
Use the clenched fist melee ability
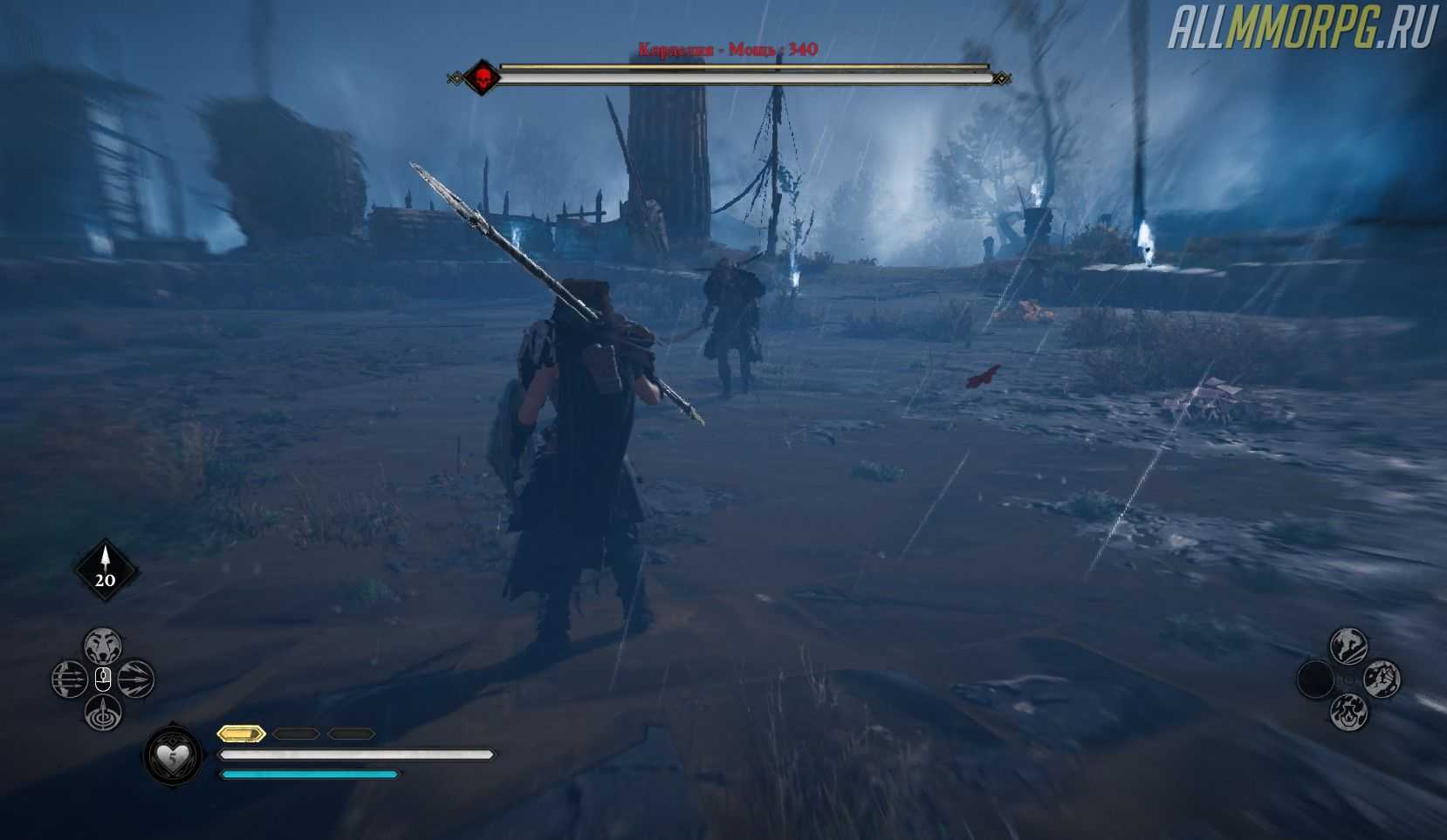tap(1382, 680)
